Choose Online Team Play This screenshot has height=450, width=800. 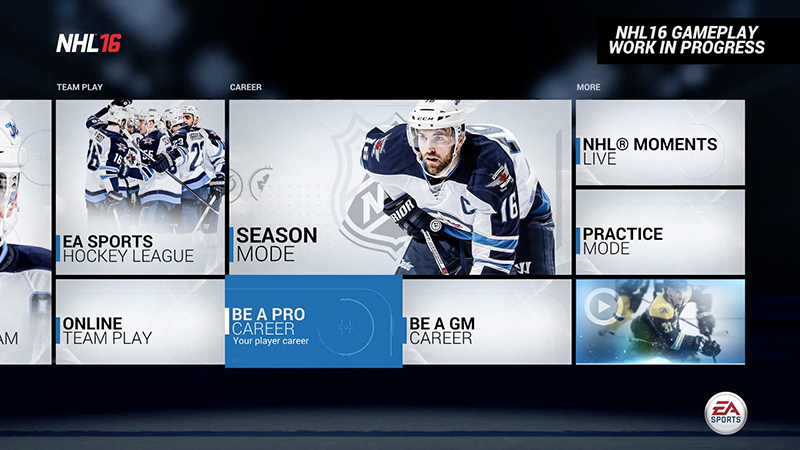[x=140, y=321]
